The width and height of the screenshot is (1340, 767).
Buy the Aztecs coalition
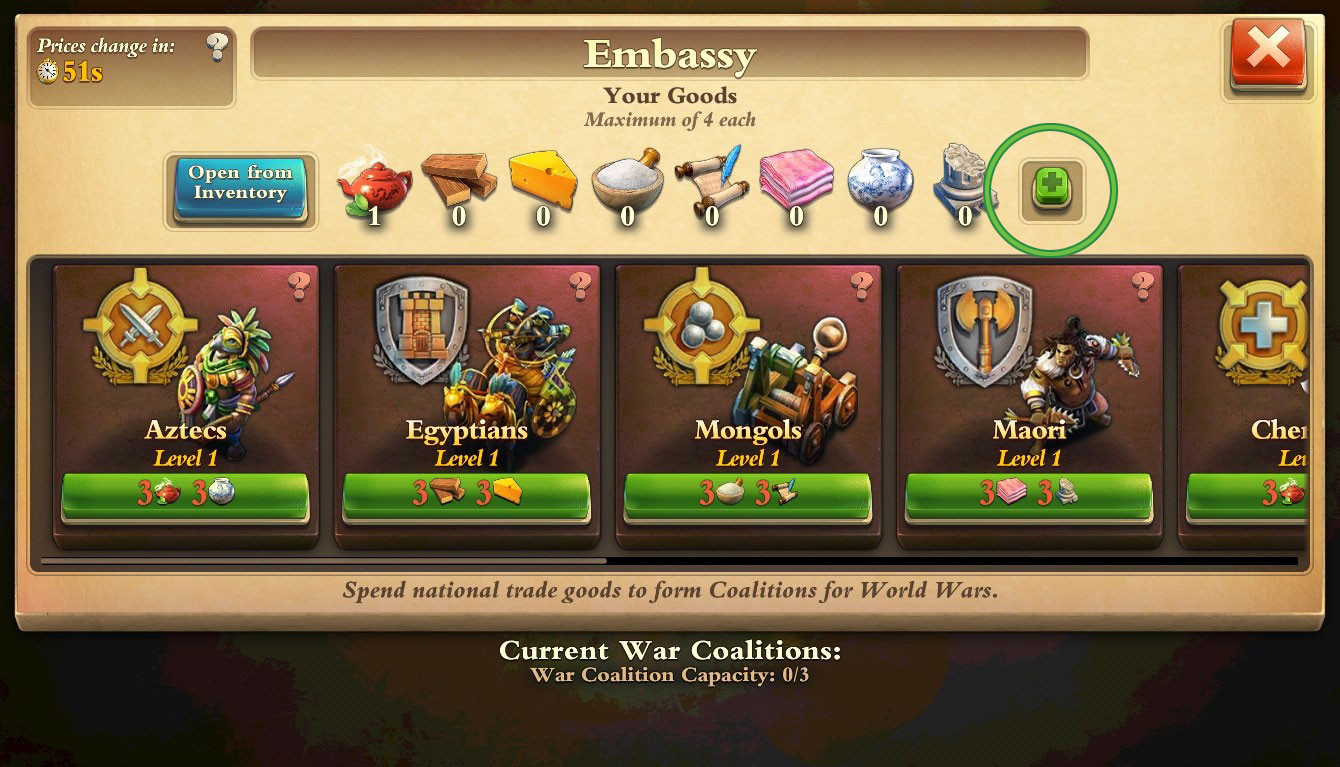(185, 496)
